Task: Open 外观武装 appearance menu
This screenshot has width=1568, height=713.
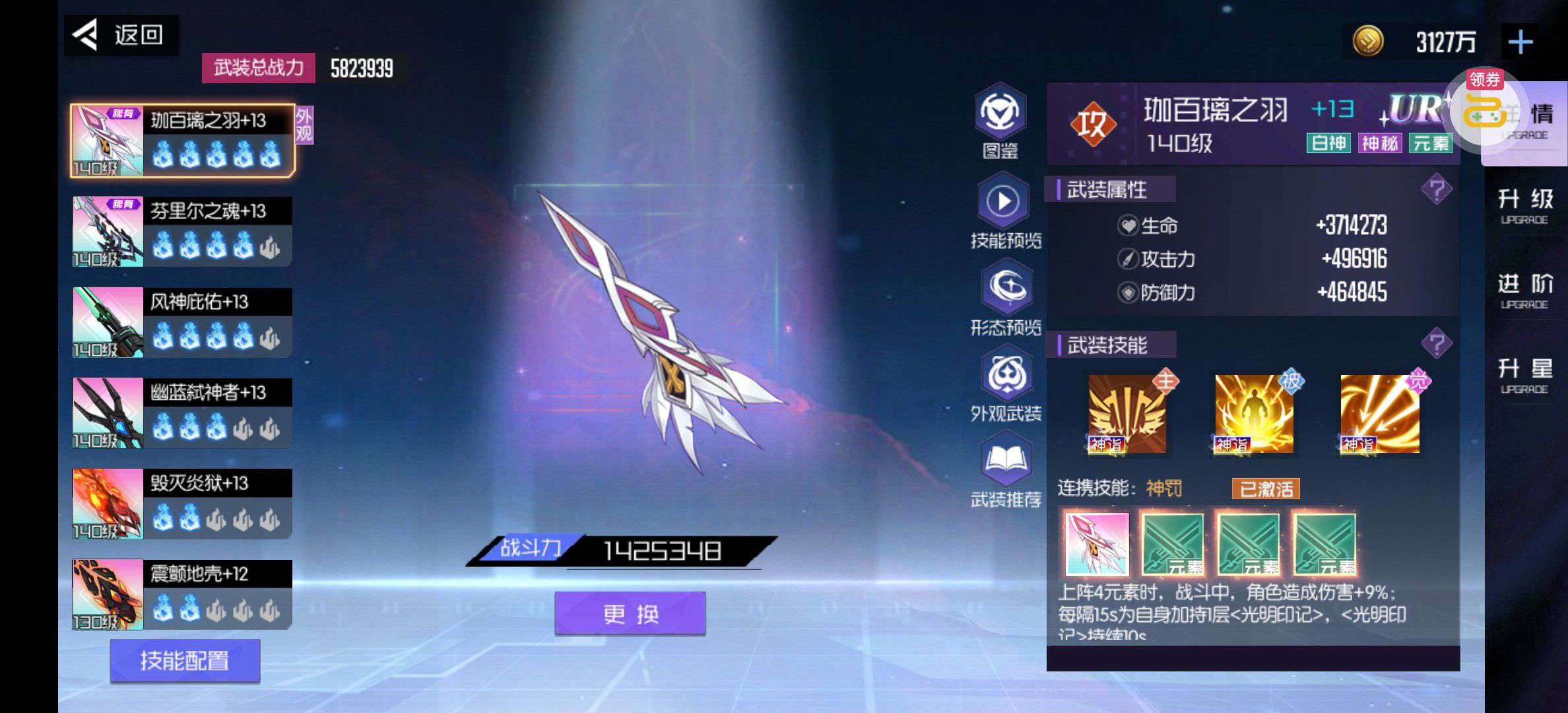Action: pyautogui.click(x=1006, y=384)
